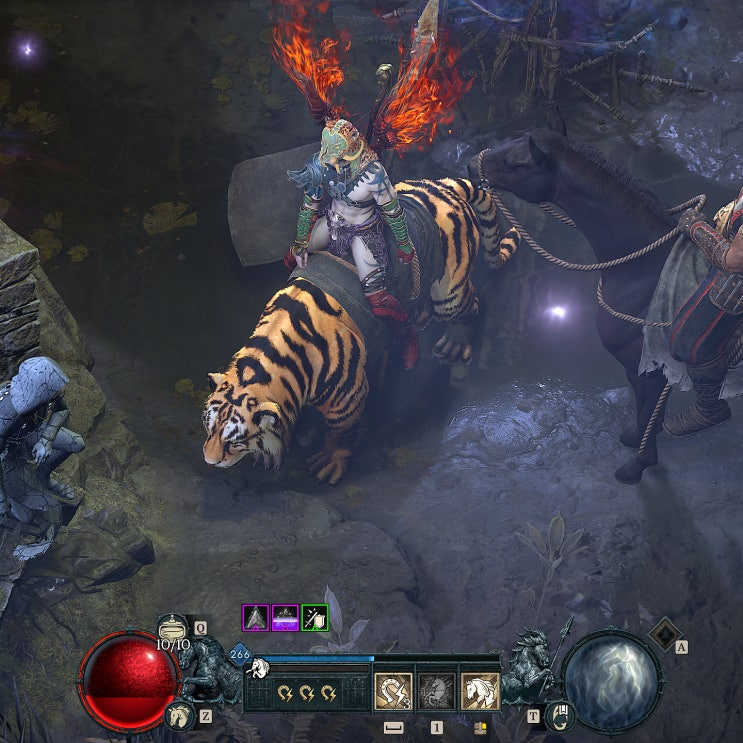Inspect the purple crown buff icon
Viewport: 743px width, 743px height.
(286, 618)
